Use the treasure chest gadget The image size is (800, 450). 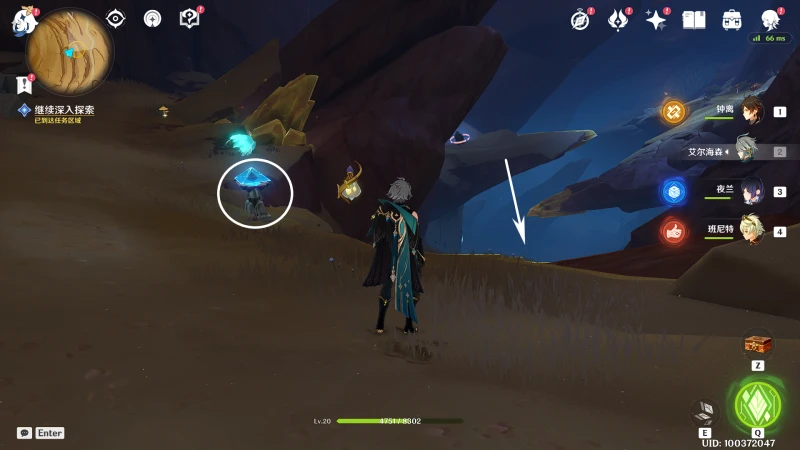point(758,345)
